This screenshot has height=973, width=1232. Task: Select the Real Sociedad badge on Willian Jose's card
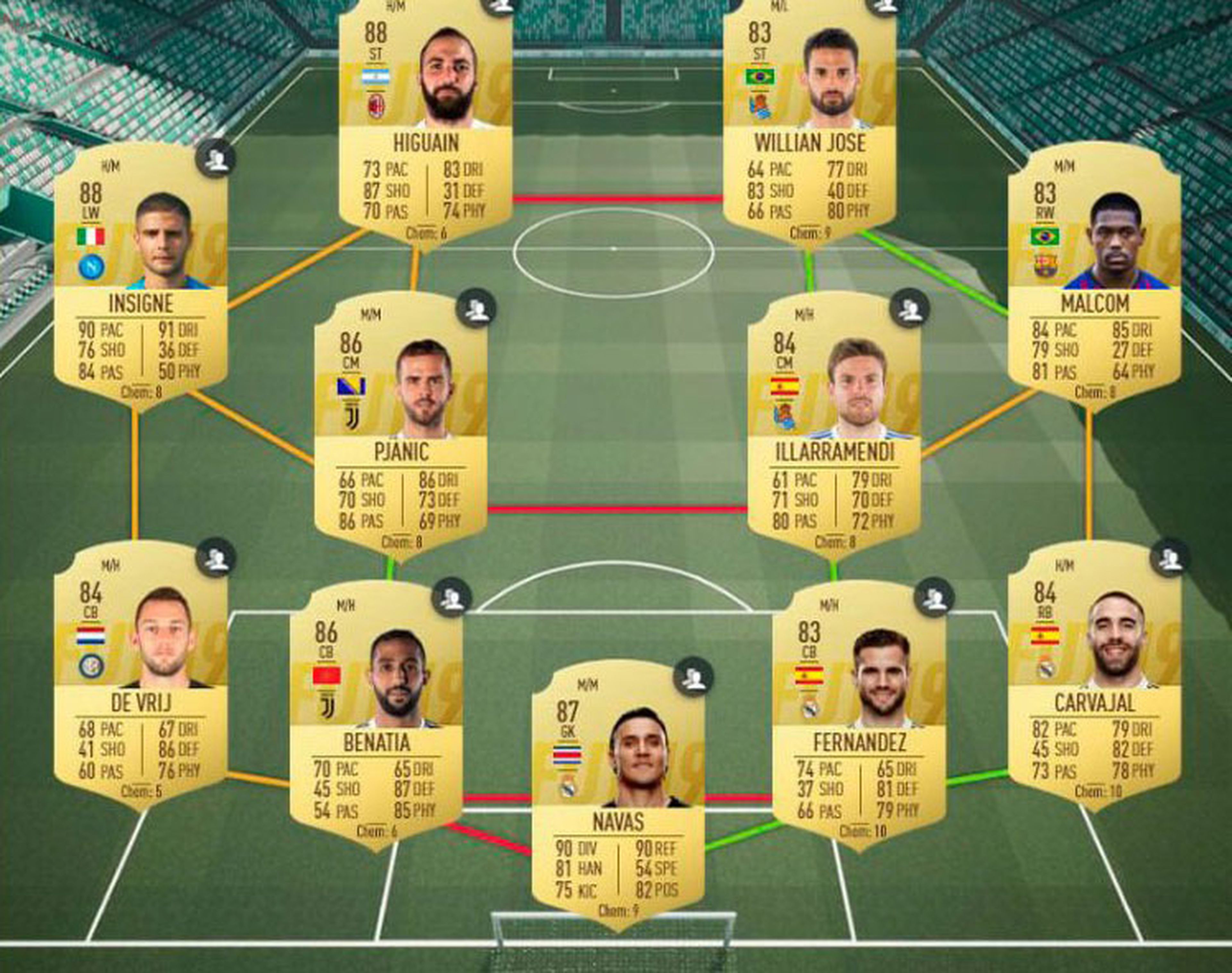[x=761, y=106]
